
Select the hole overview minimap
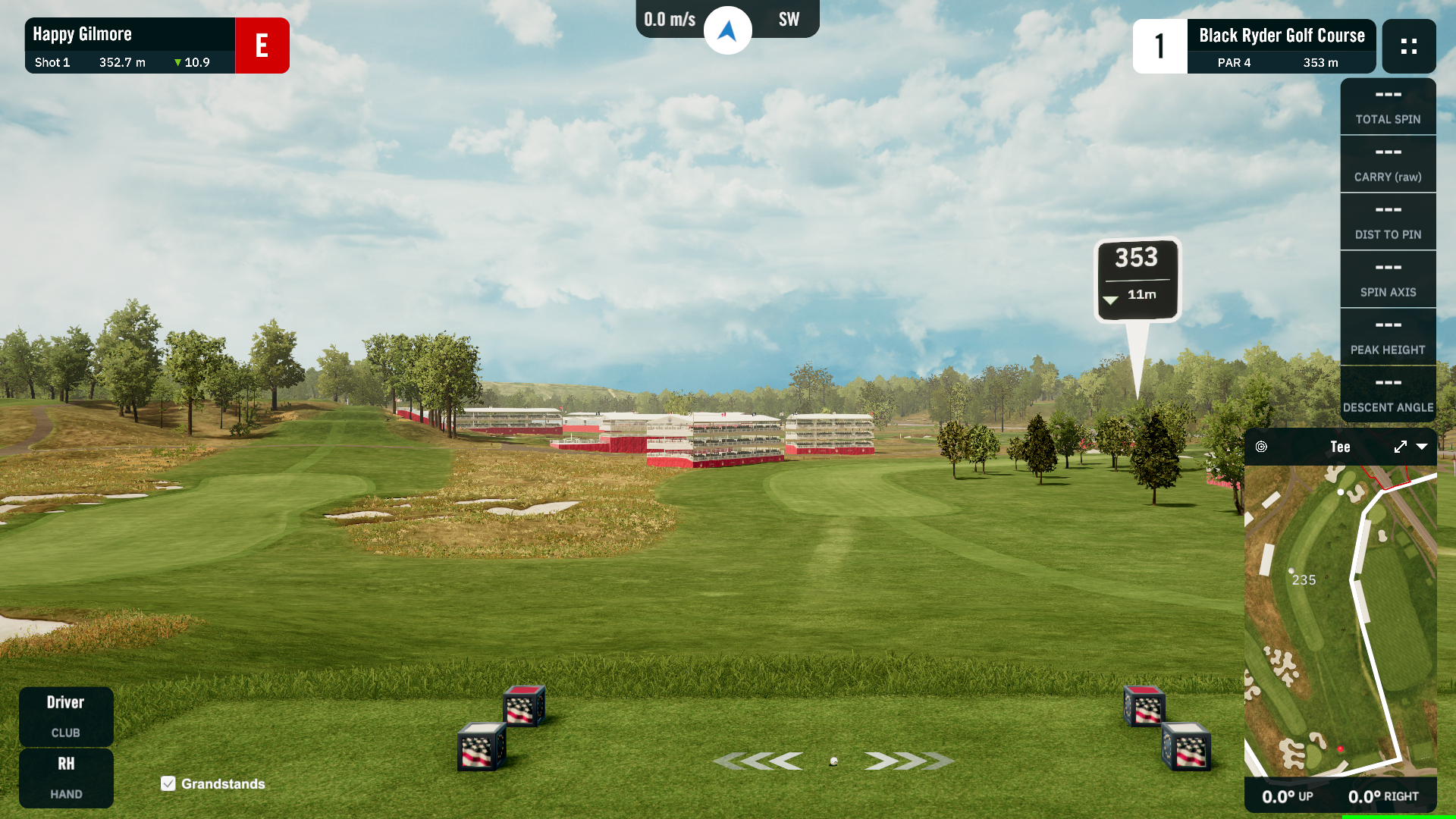click(x=1340, y=620)
